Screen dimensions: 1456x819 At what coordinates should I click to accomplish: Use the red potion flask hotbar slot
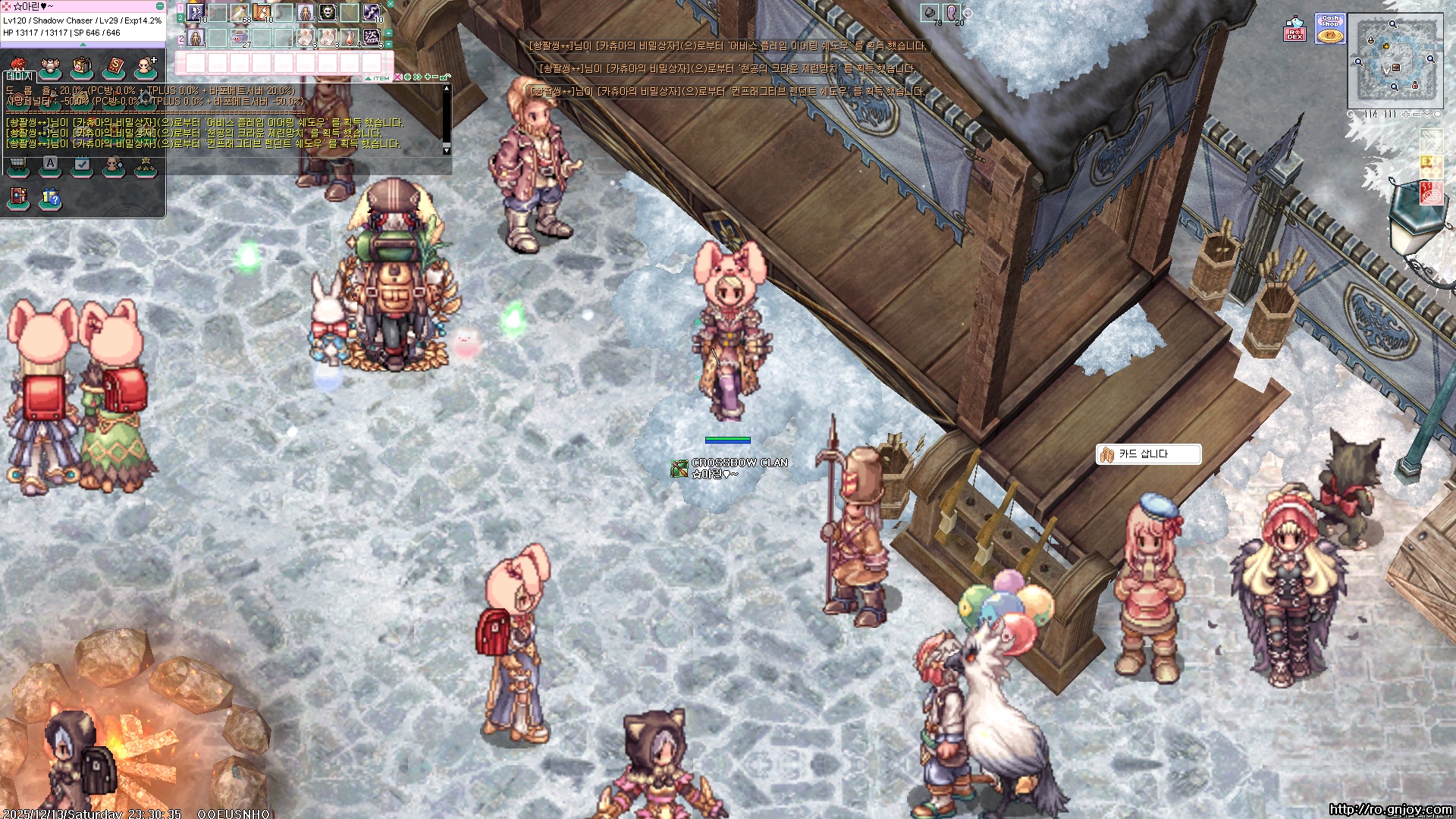coord(350,36)
